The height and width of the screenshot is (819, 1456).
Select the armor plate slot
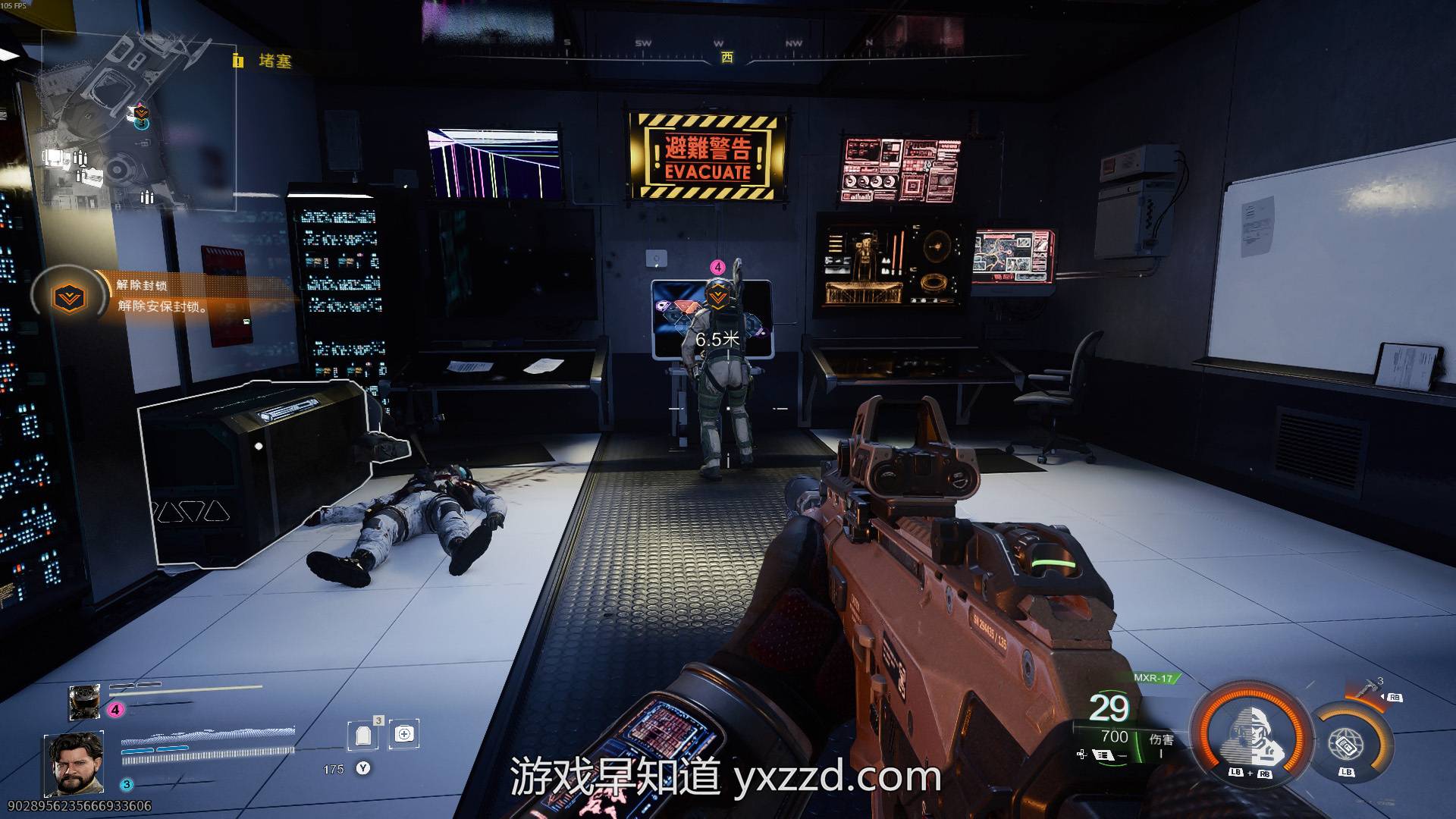click(363, 735)
